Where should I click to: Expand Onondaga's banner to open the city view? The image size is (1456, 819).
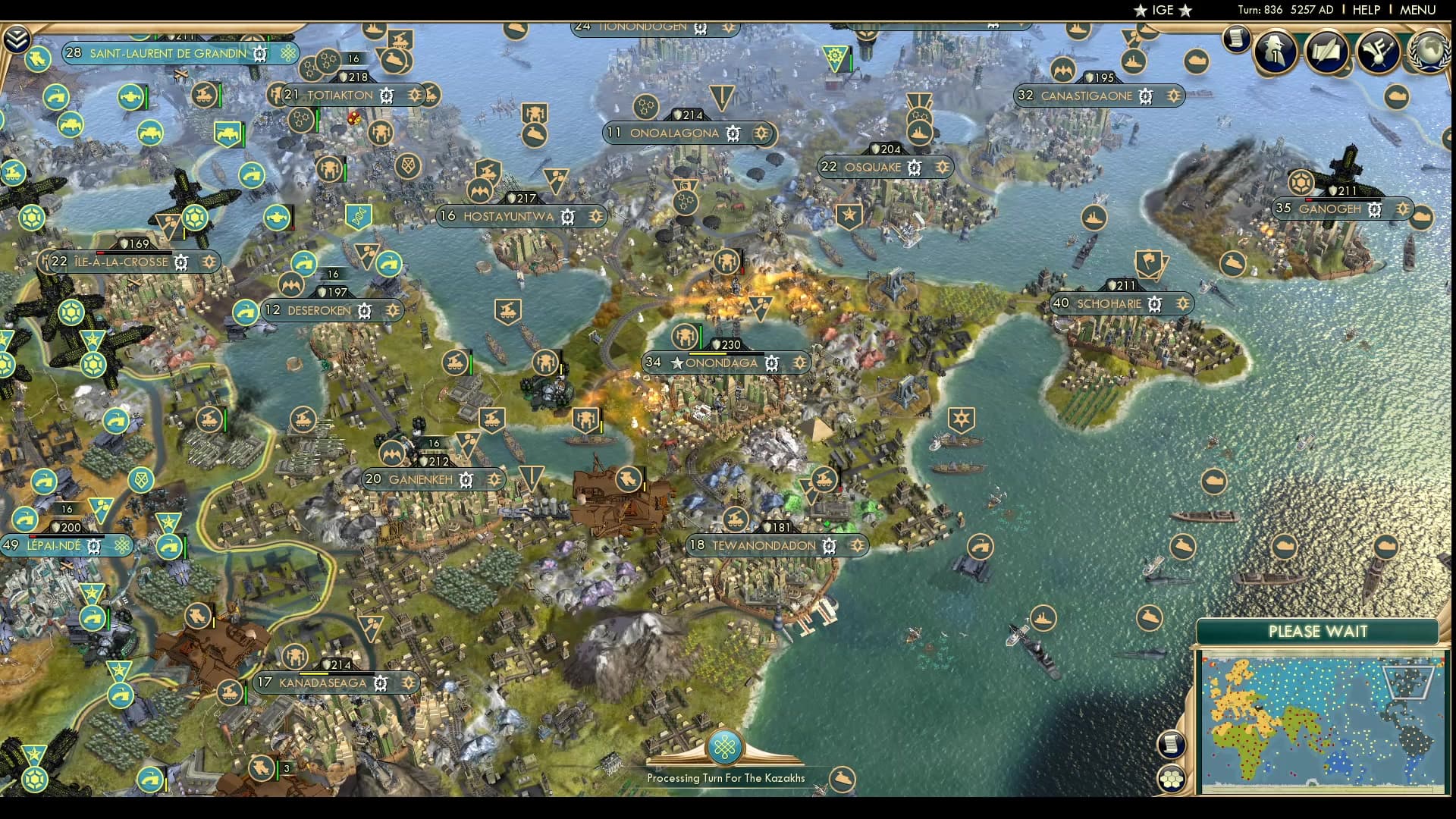[x=721, y=363]
